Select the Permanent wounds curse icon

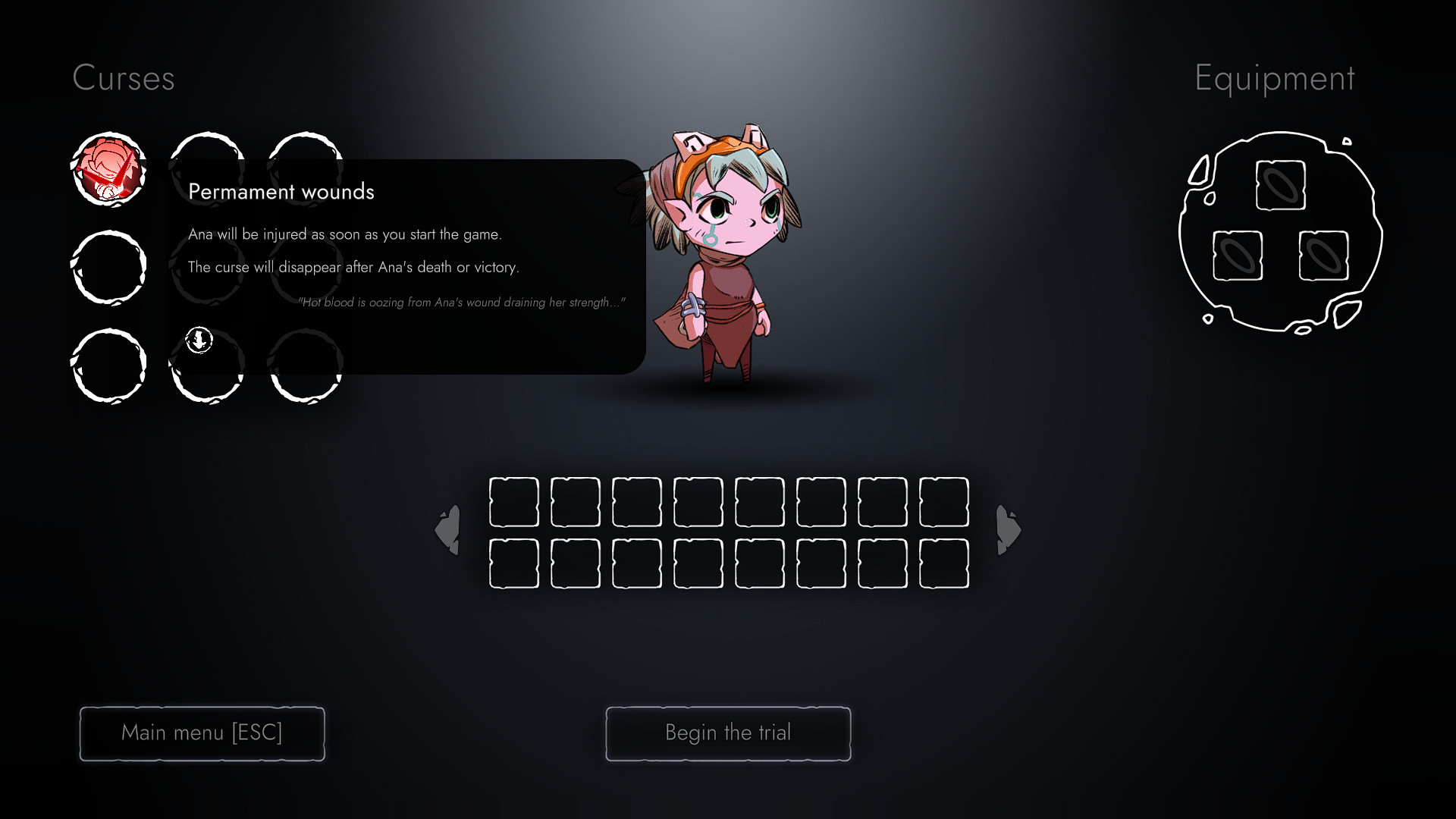(x=110, y=170)
